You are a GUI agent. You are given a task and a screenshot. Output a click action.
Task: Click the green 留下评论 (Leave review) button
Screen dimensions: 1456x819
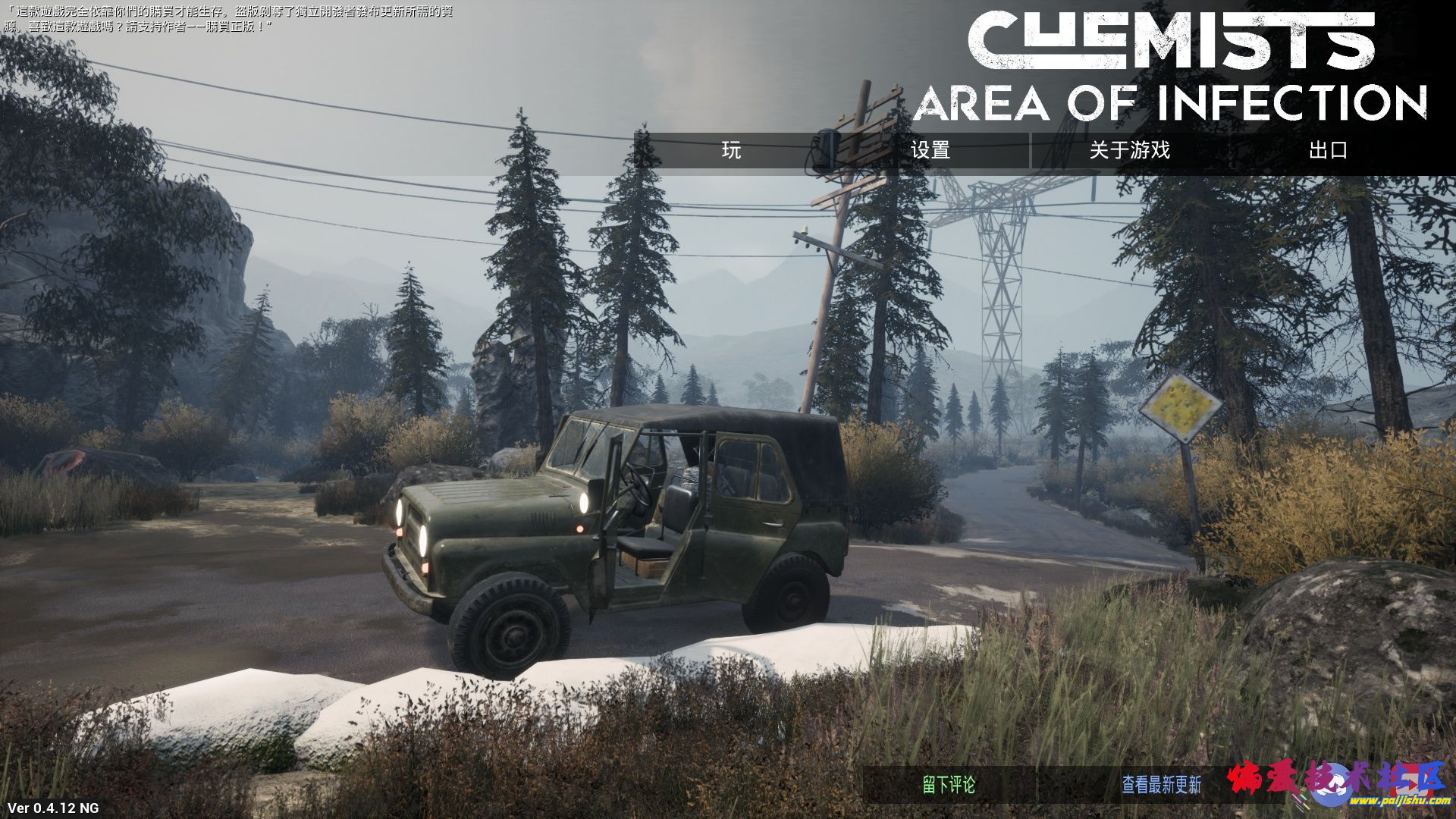tap(949, 785)
